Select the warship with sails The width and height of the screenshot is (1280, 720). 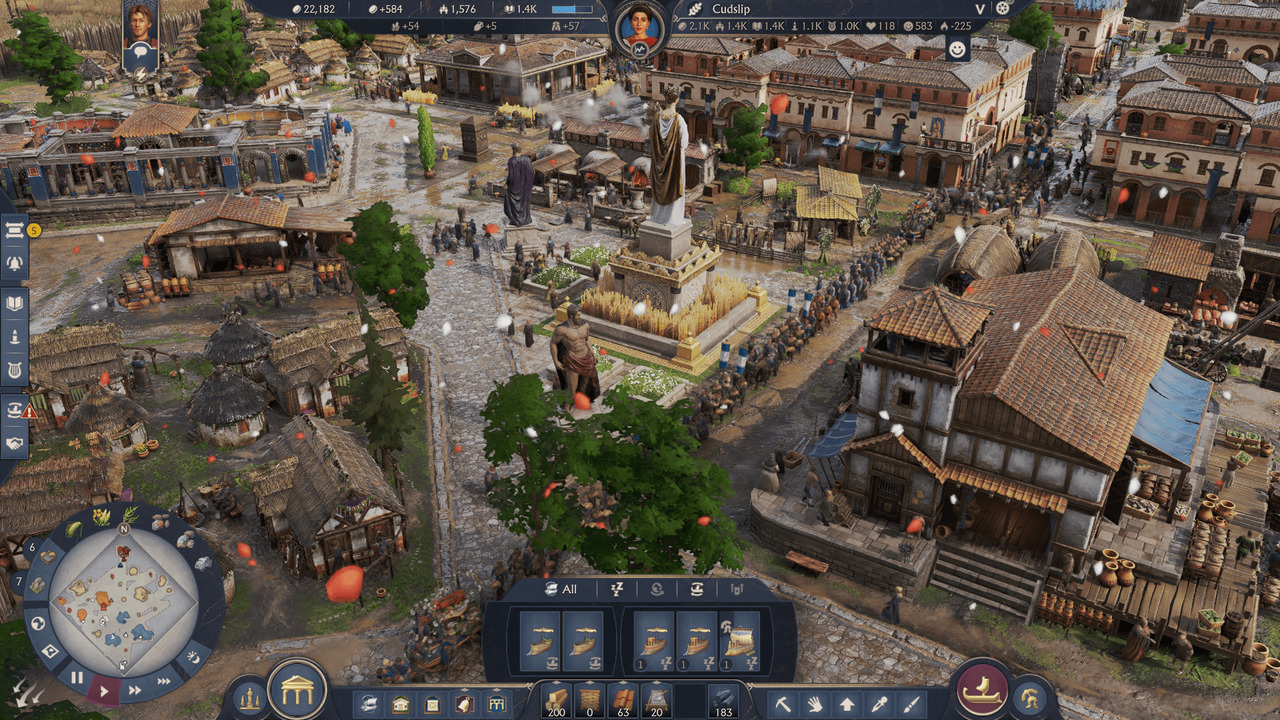point(740,641)
